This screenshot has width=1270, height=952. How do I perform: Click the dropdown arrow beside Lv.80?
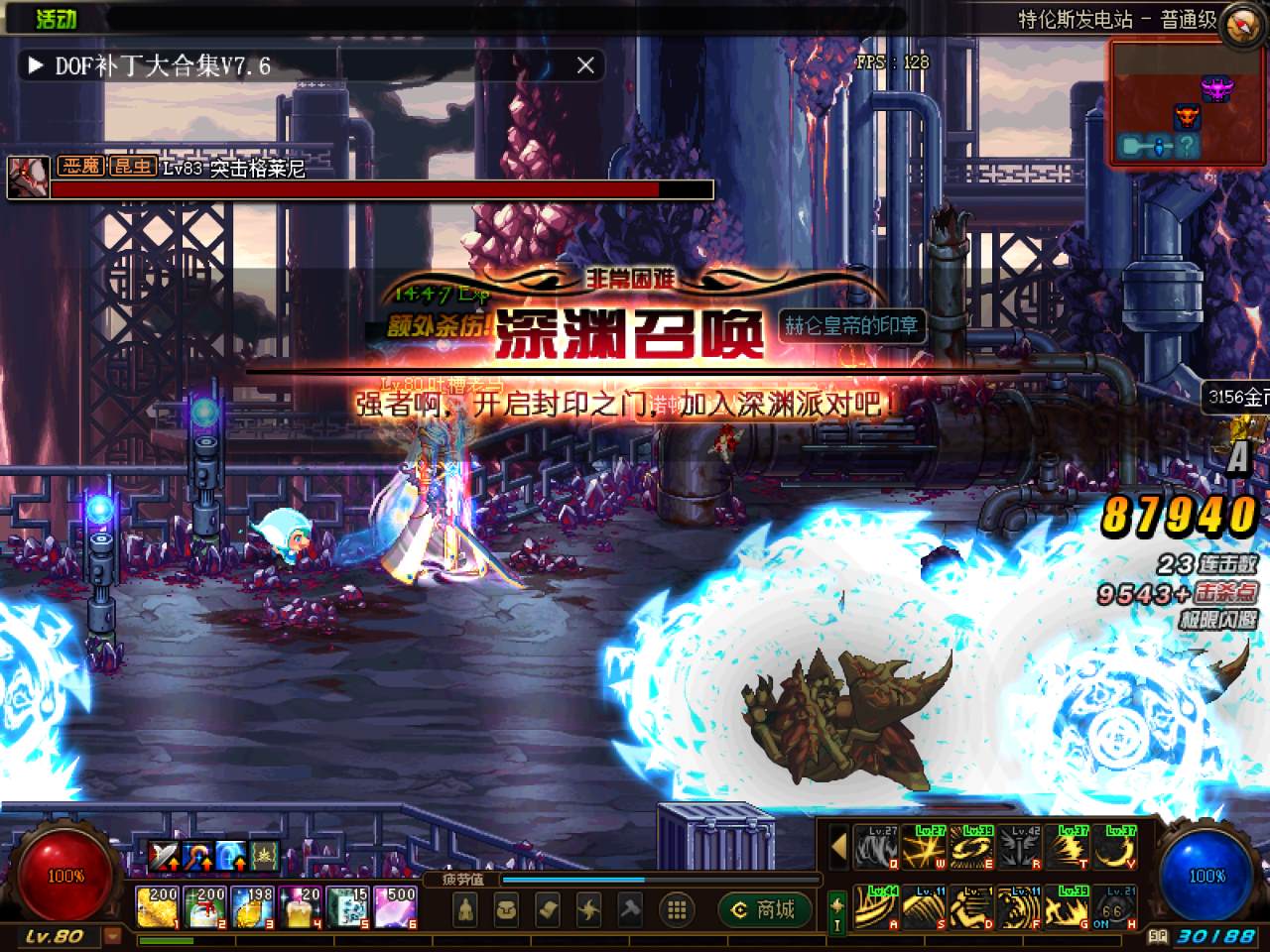[x=113, y=935]
